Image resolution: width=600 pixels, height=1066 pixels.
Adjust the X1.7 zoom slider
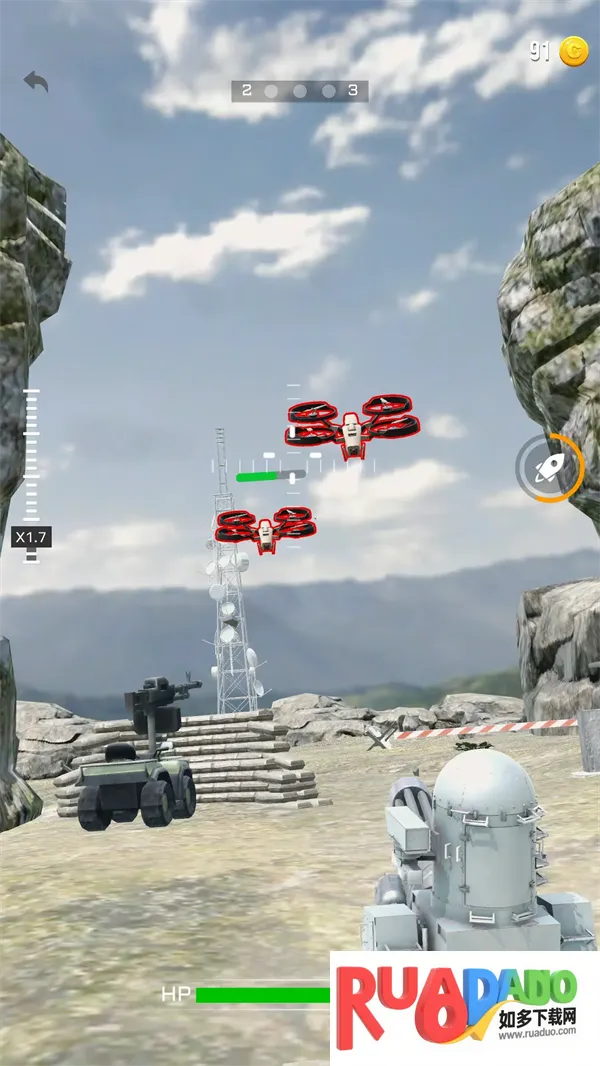pyautogui.click(x=31, y=537)
